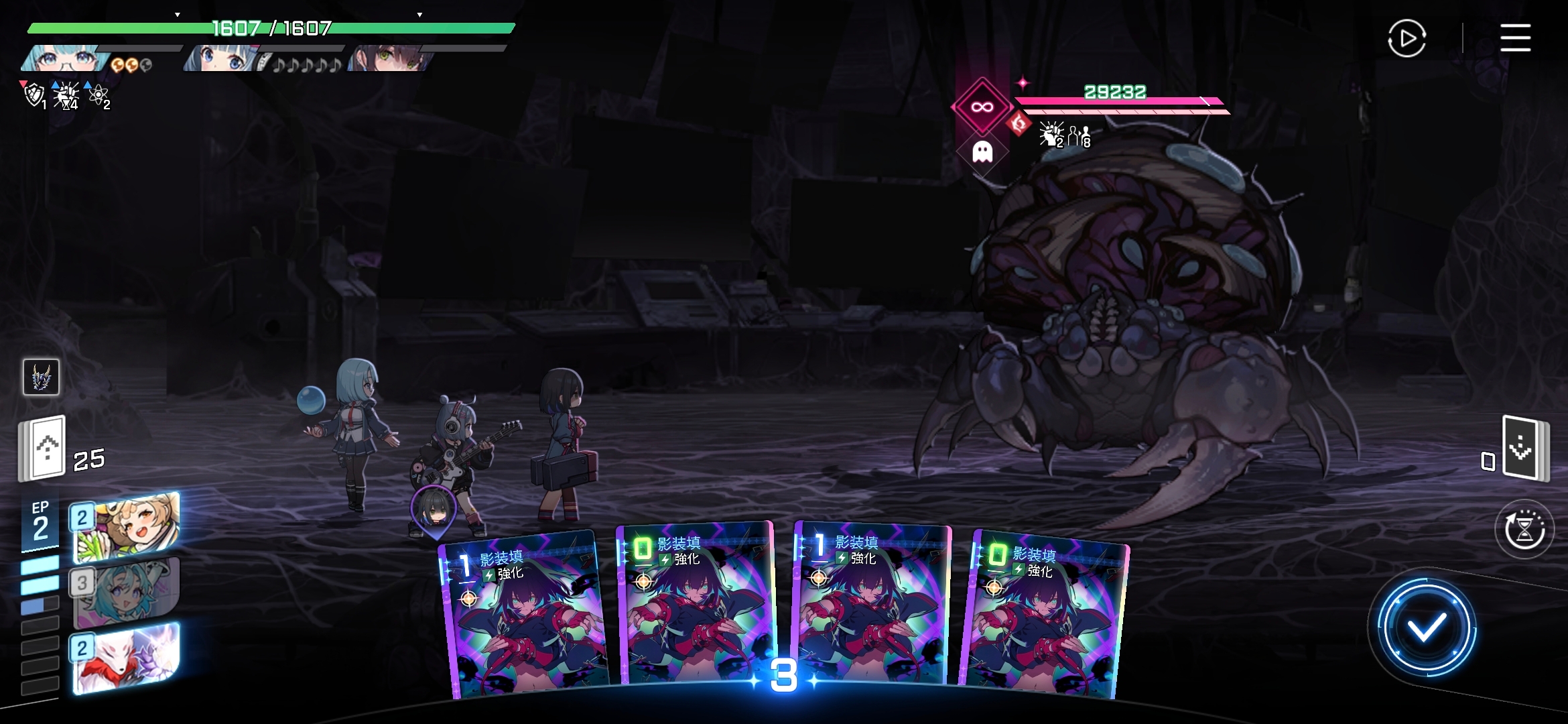Image resolution: width=1568 pixels, height=724 pixels.
Task: Check the party's atom buff icon
Action: pyautogui.click(x=98, y=95)
